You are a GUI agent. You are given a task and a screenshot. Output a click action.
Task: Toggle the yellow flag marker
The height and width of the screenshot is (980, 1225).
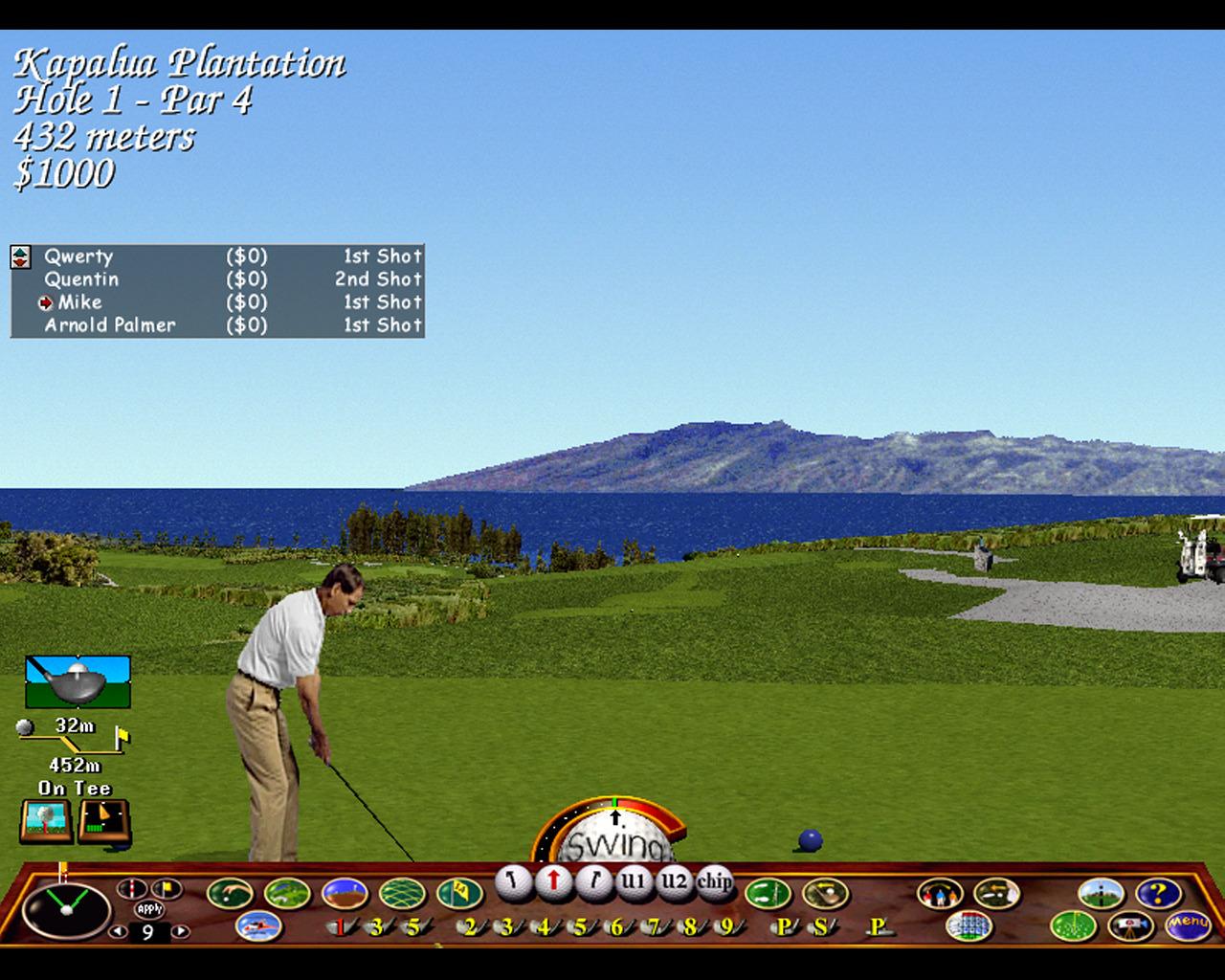point(166,886)
